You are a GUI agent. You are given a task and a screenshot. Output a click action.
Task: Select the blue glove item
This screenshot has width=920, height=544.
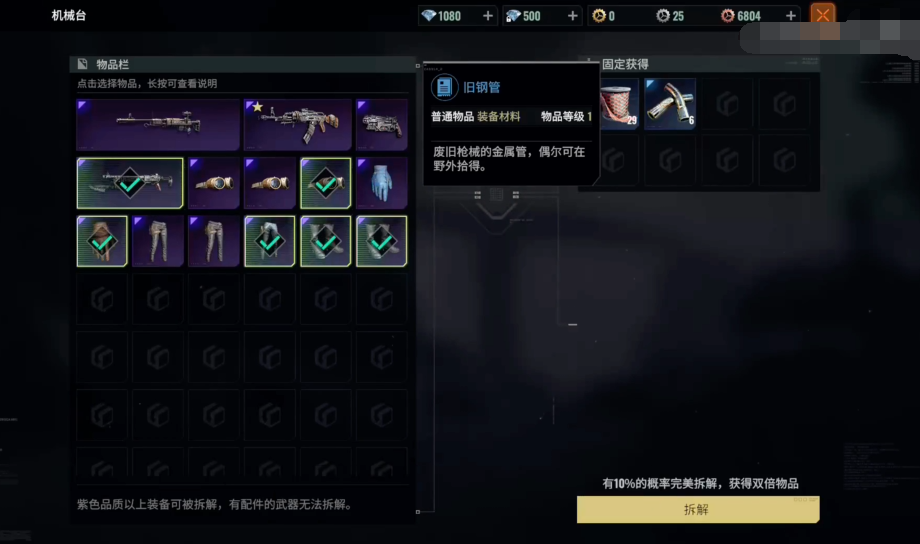(382, 183)
